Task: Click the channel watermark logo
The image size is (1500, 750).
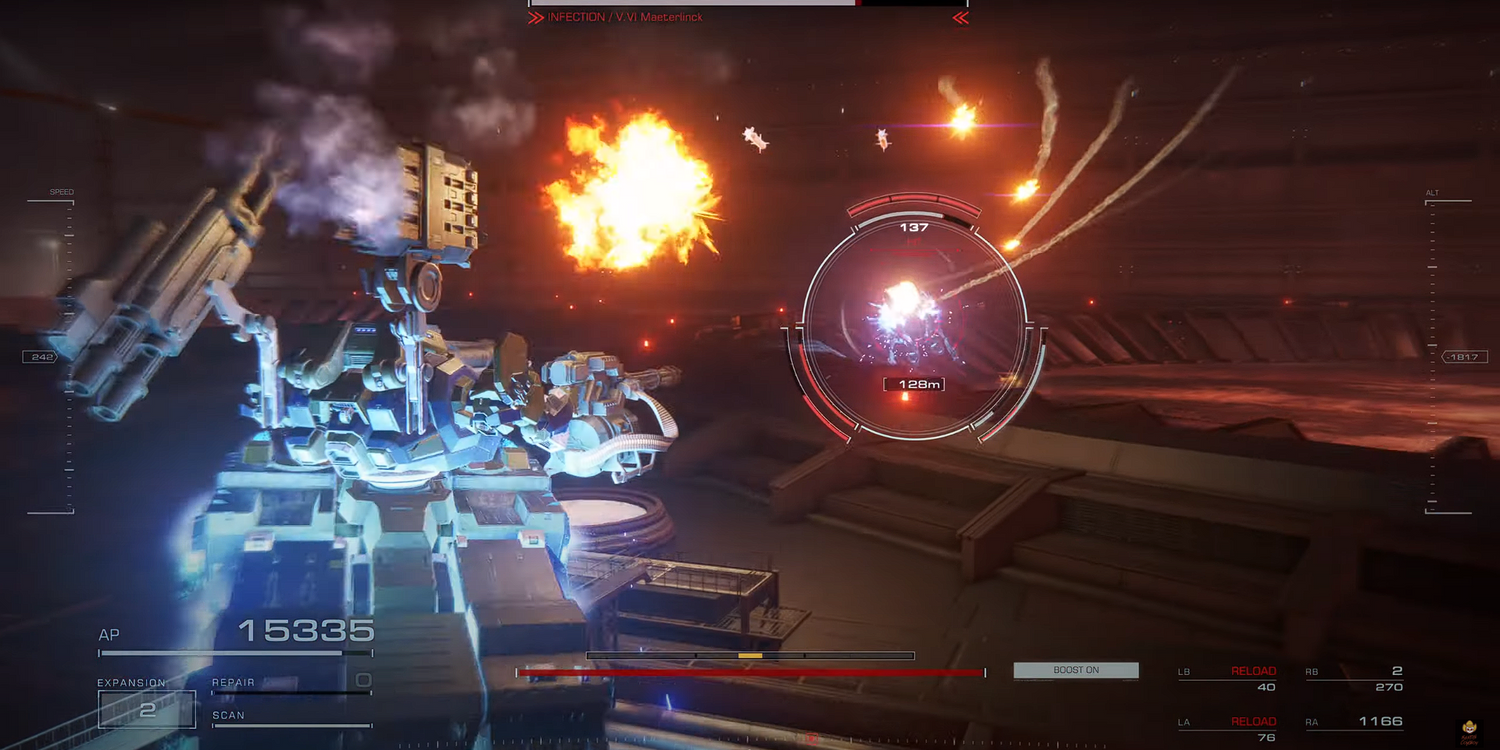Action: 1469,730
